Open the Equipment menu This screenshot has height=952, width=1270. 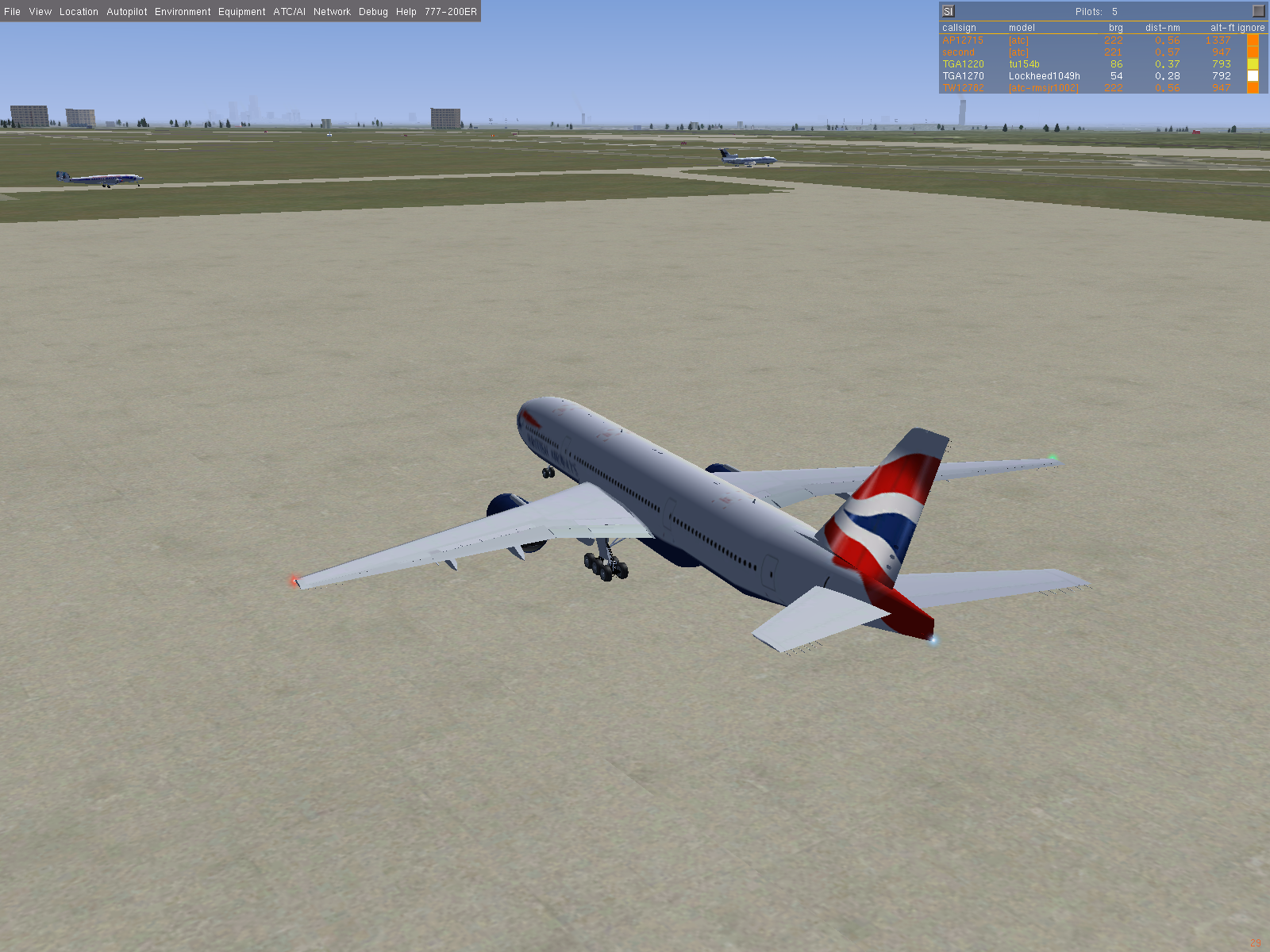click(241, 12)
